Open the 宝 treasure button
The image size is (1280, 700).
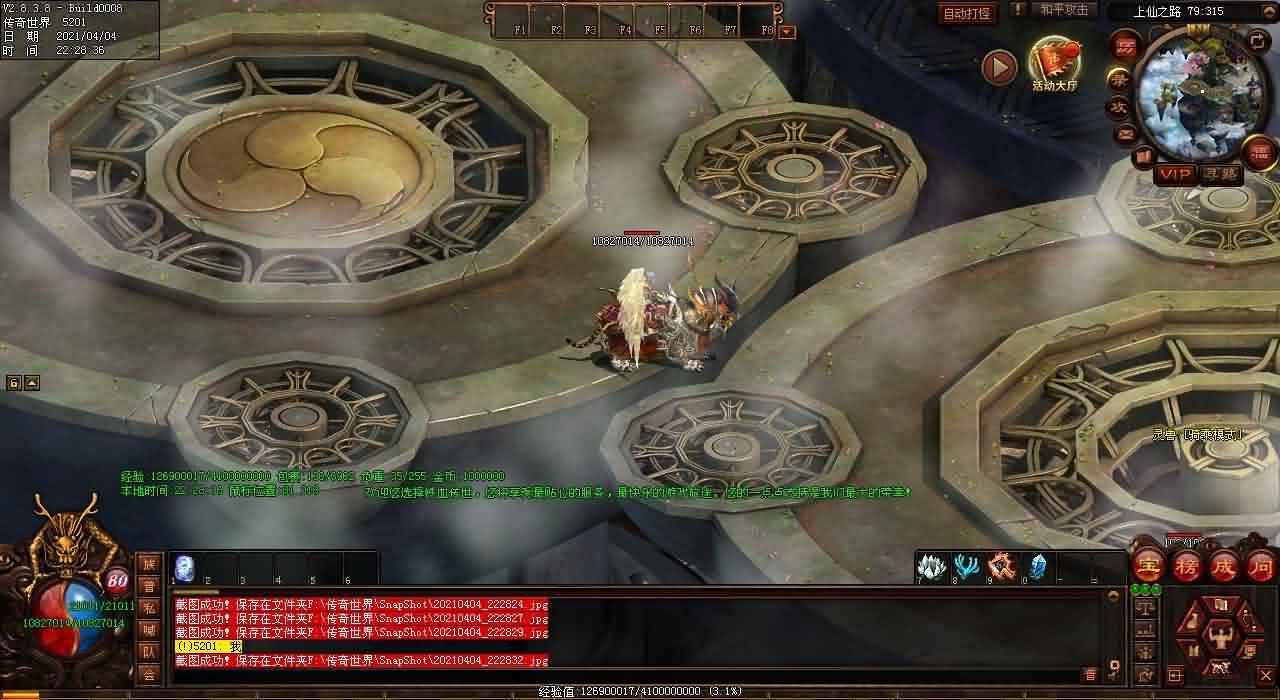pos(1149,565)
